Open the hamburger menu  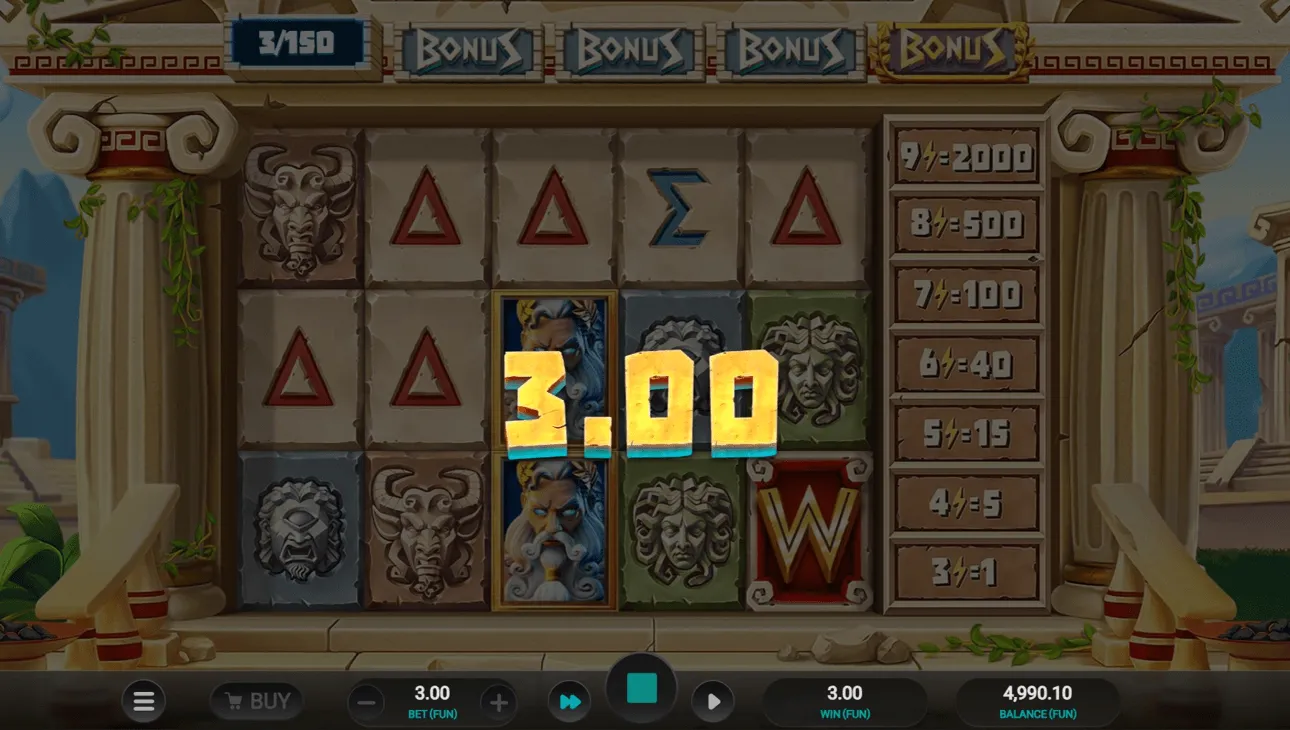(x=143, y=700)
